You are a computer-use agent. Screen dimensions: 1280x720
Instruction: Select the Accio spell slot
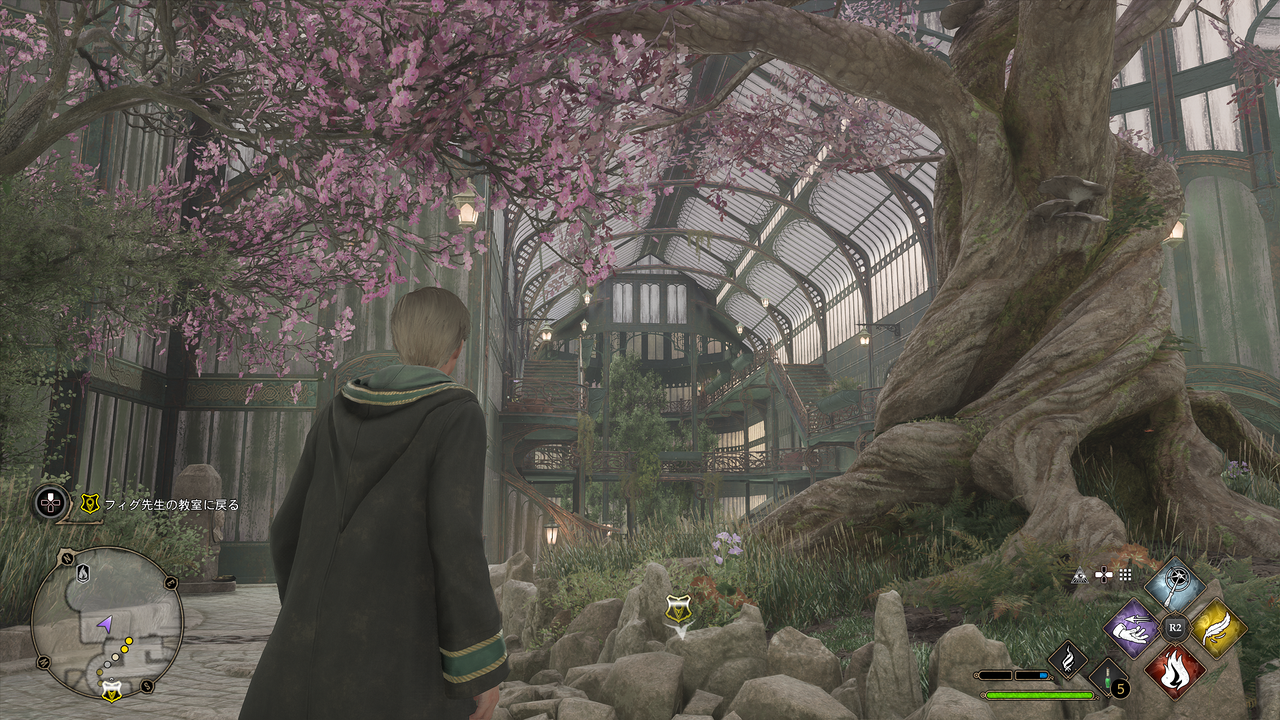[x=1132, y=628]
